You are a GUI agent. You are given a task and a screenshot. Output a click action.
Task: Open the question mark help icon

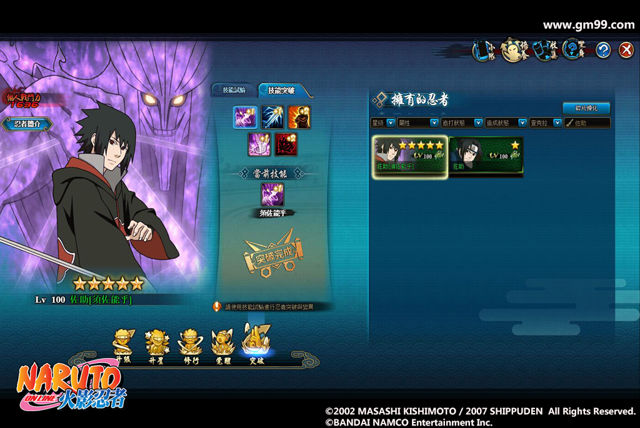point(573,48)
